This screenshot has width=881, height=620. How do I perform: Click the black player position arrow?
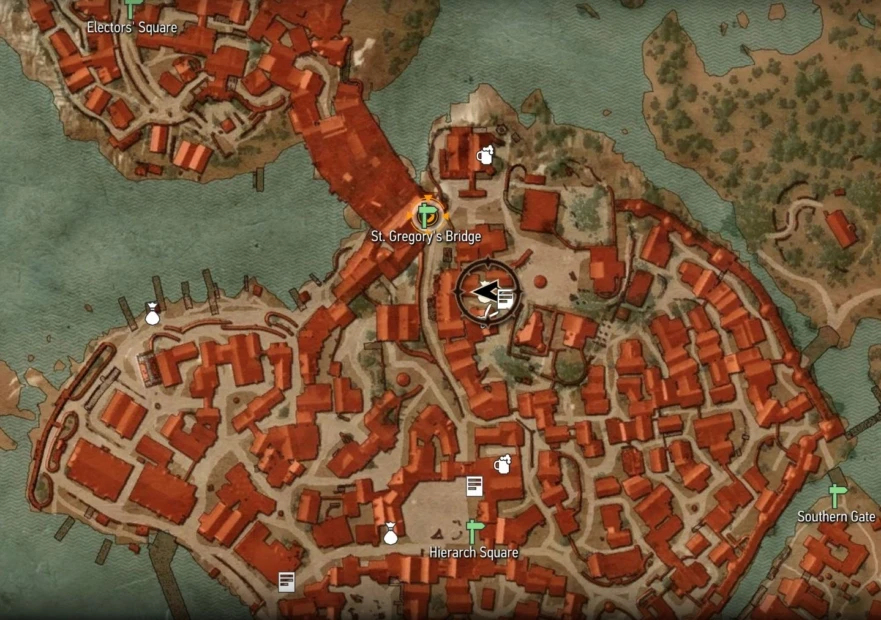[486, 291]
